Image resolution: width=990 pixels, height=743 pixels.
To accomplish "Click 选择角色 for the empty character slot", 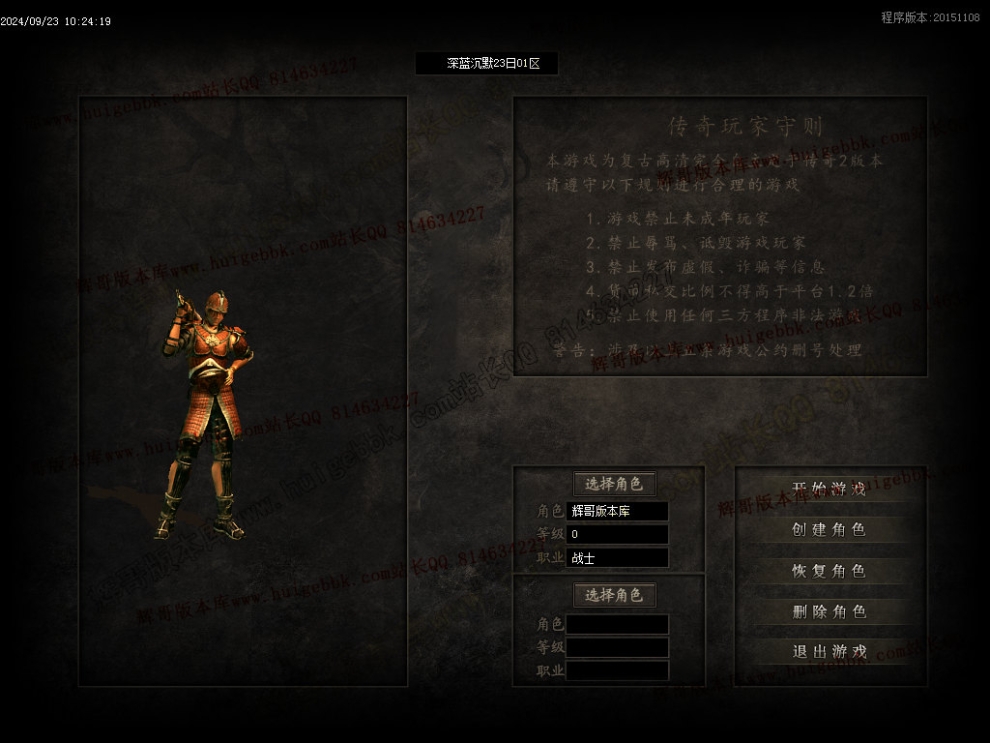I will pos(613,595).
